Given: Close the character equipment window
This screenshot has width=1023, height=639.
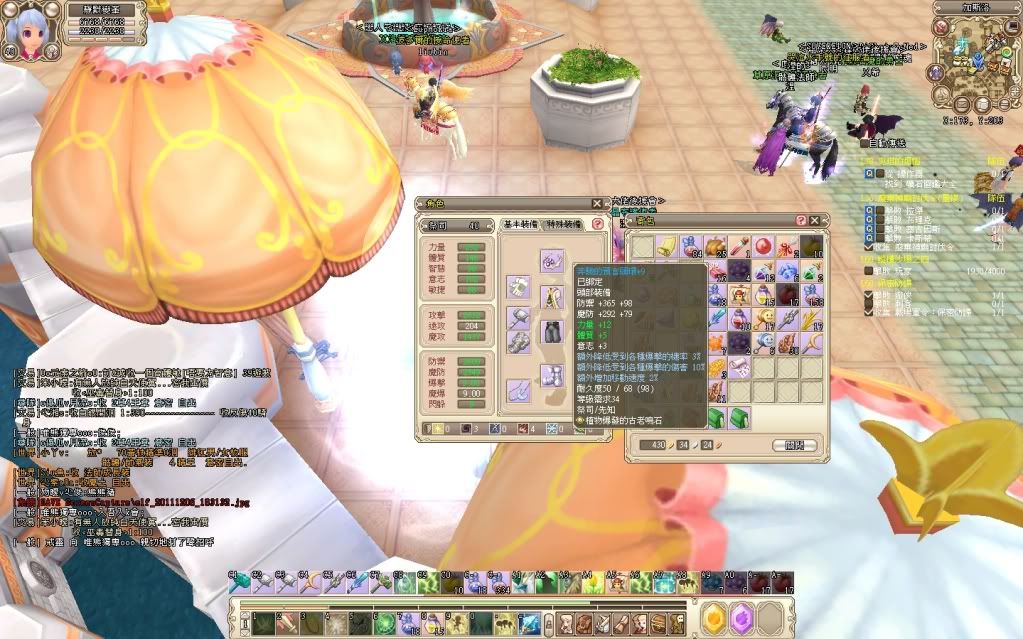Looking at the screenshot, I should [x=597, y=203].
